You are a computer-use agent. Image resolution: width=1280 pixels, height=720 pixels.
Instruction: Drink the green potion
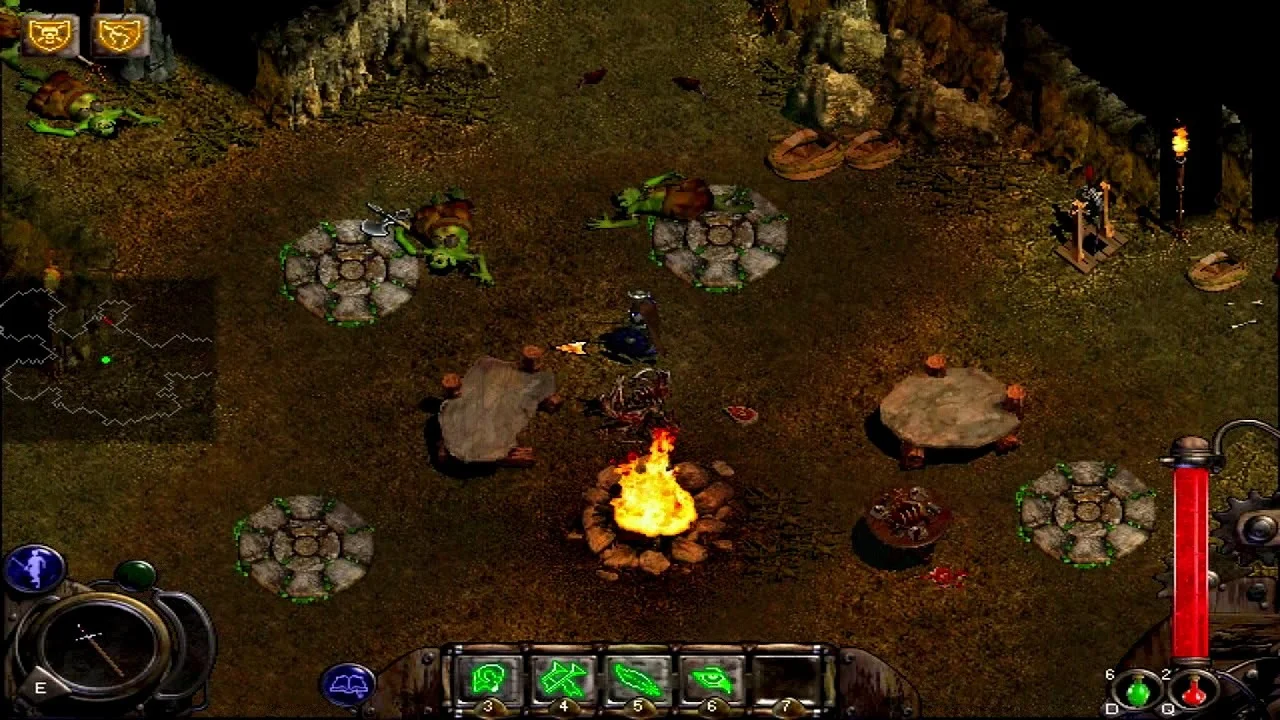[1139, 690]
